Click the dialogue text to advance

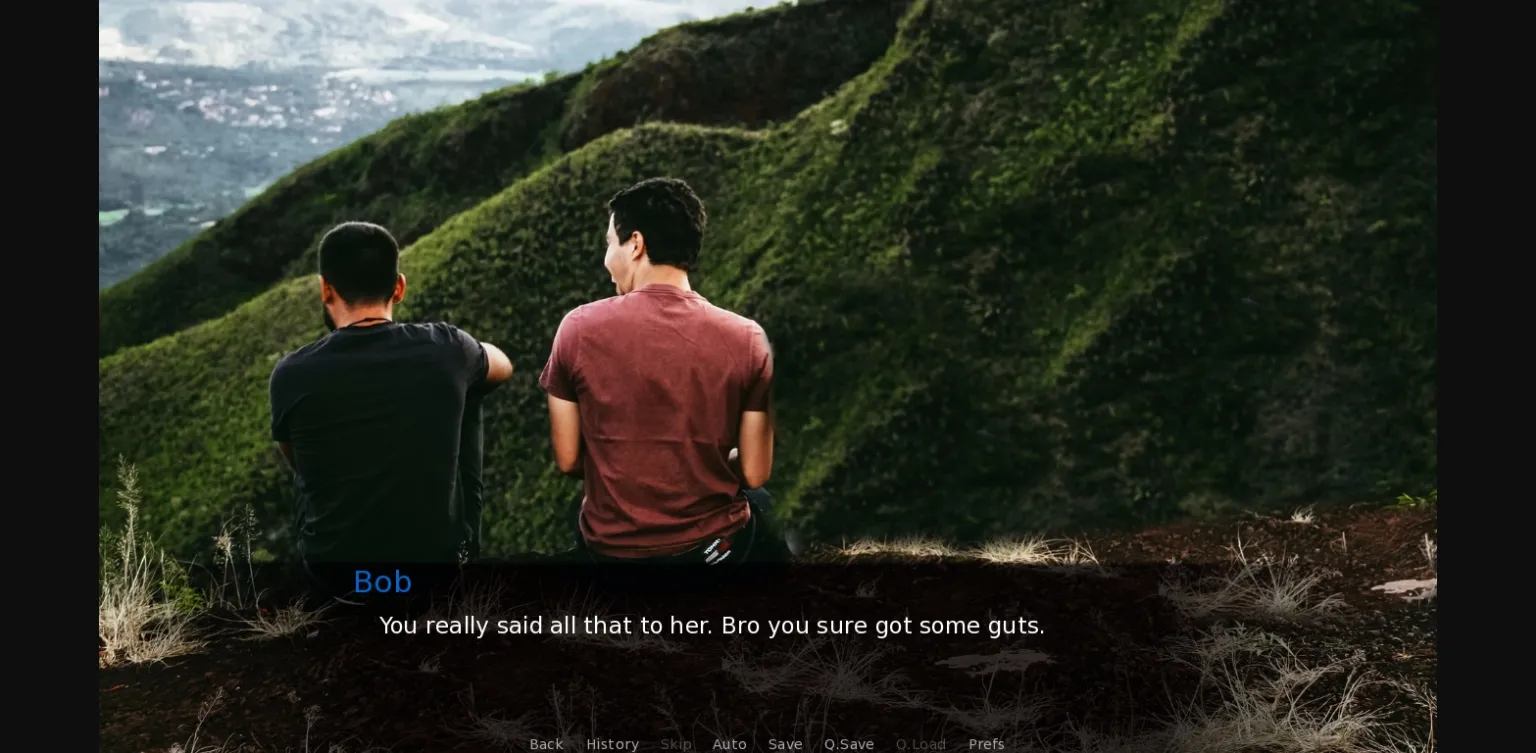(711, 625)
